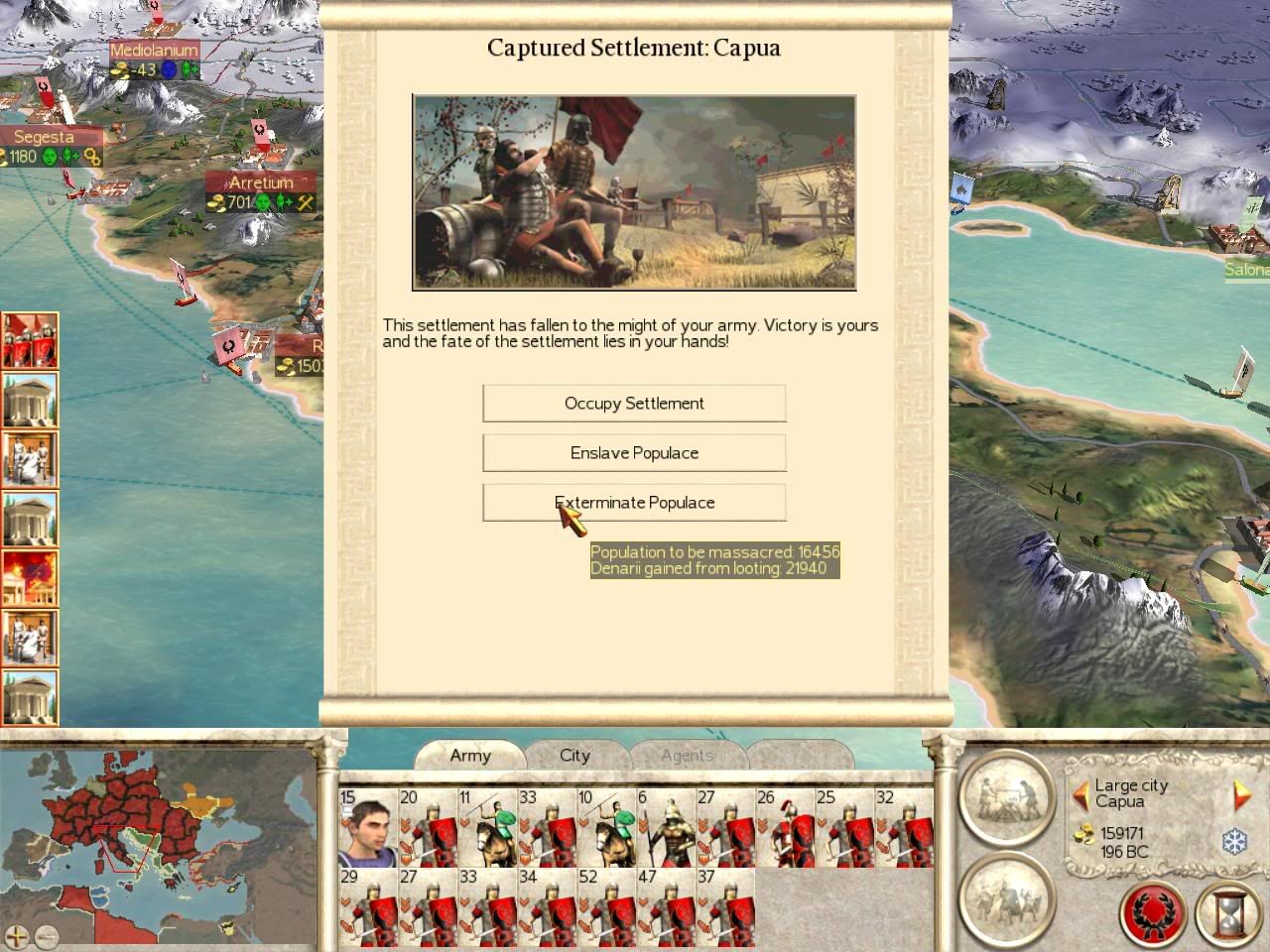Switch to the Agents tab
The height and width of the screenshot is (952, 1270).
[687, 756]
